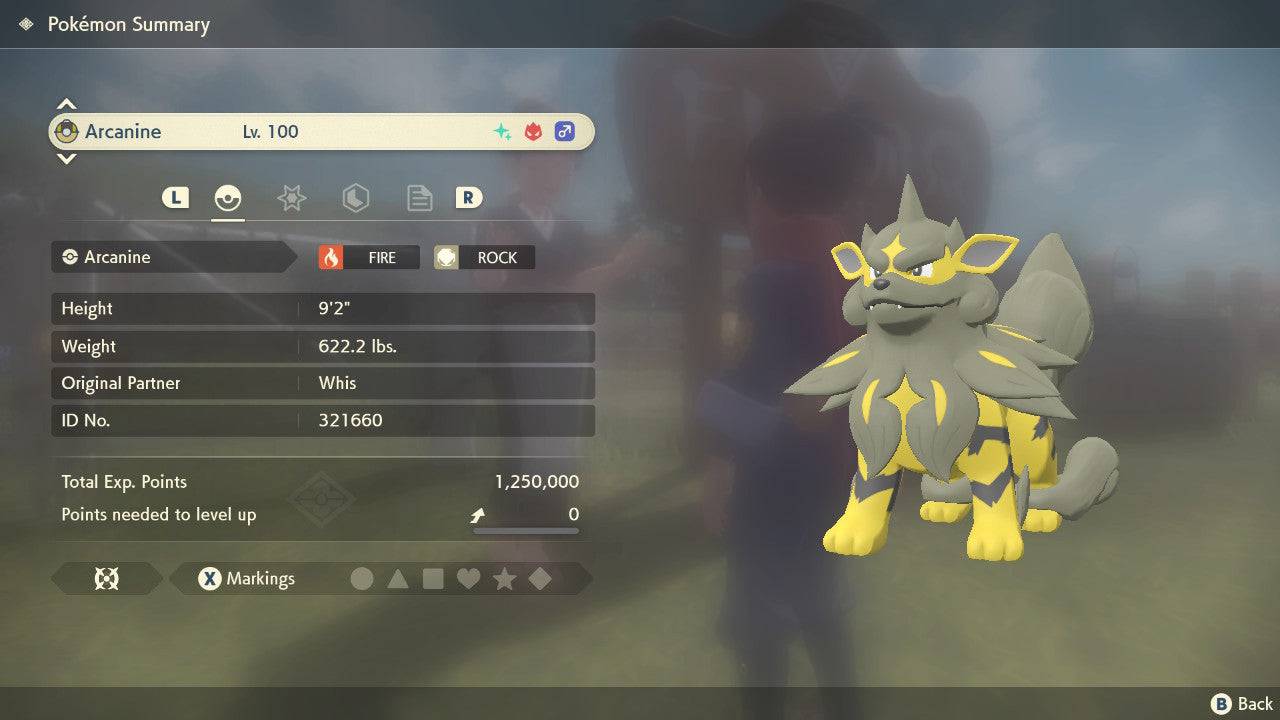Toggle the triangle marking
The height and width of the screenshot is (720, 1280).
click(397, 578)
